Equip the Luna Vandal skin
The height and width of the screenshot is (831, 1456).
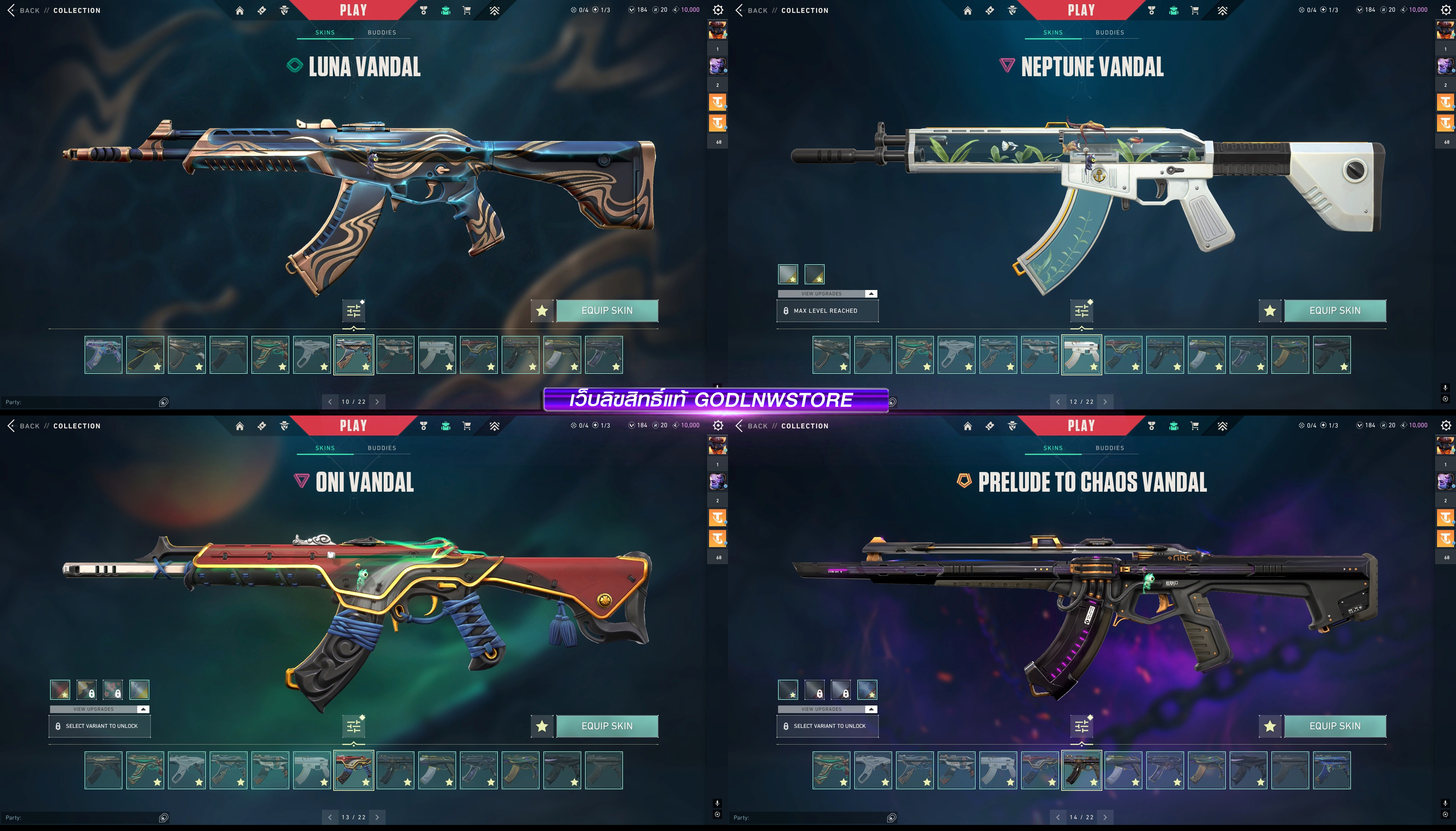607,310
